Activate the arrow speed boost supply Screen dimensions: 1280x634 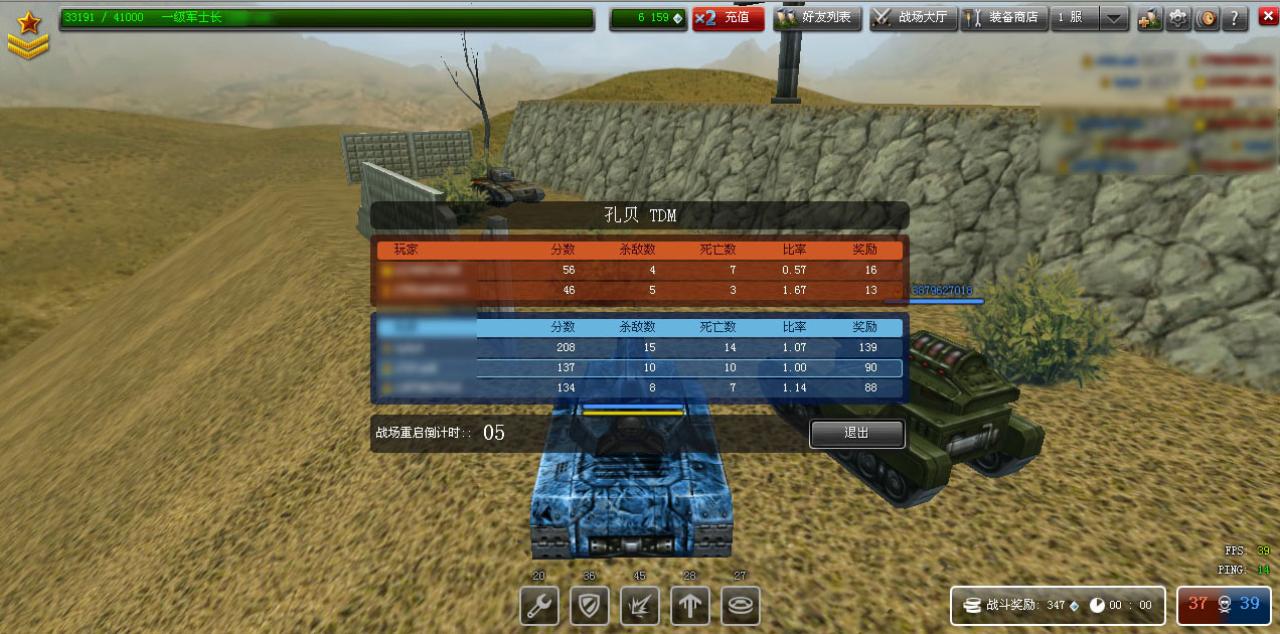pyautogui.click(x=690, y=606)
